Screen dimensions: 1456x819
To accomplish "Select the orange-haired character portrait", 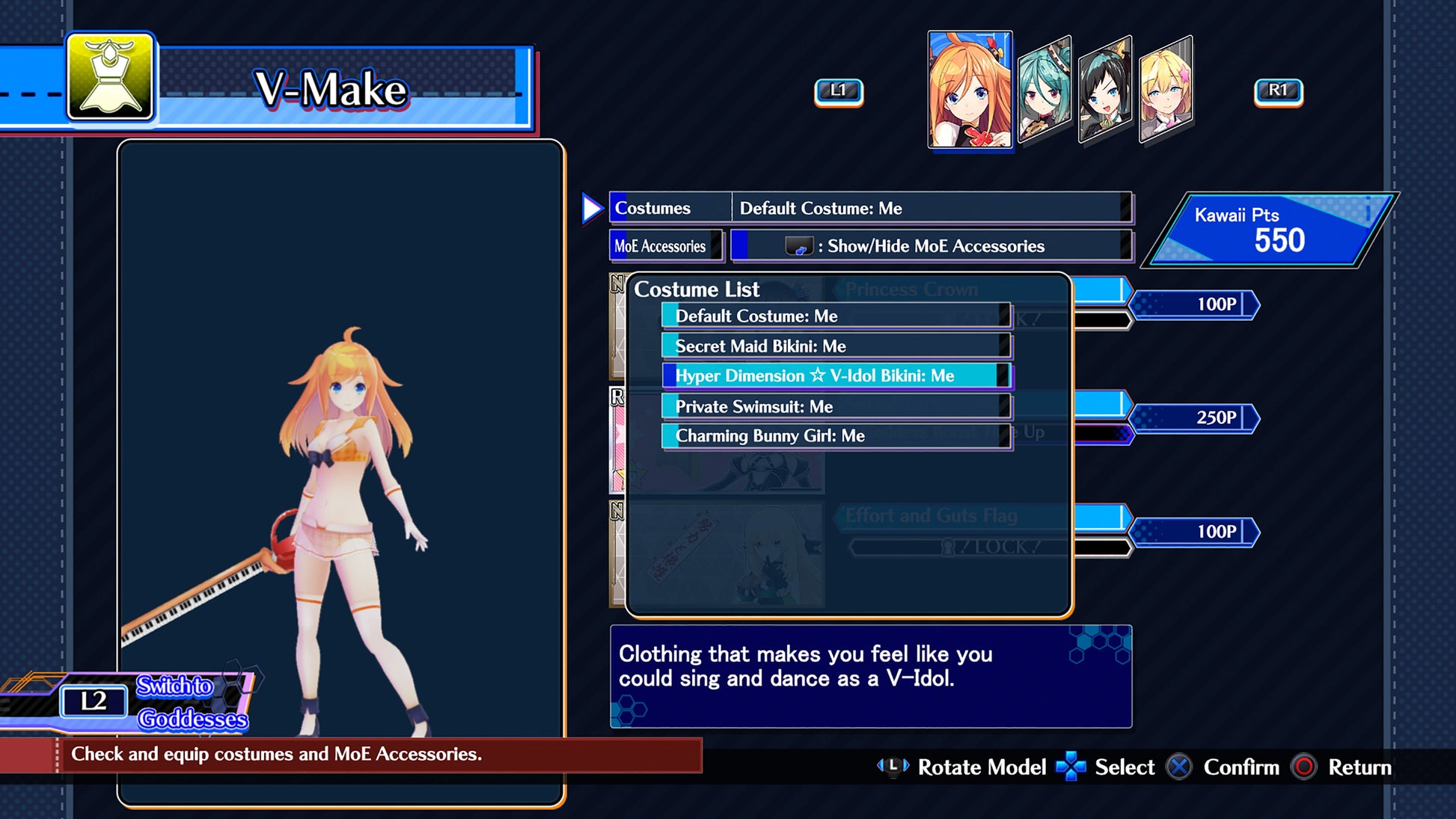I will [x=969, y=90].
